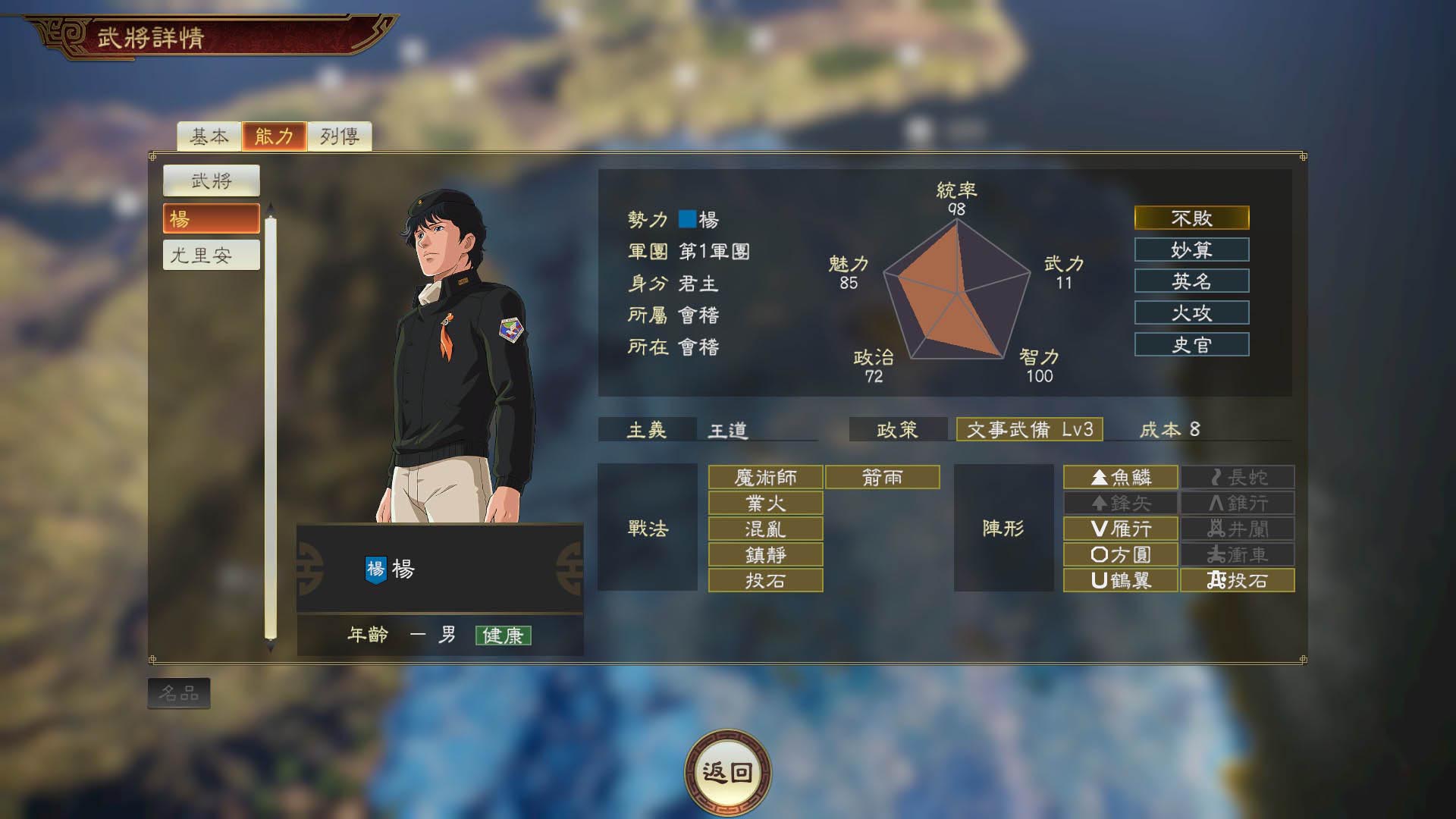Switch to the 基本 tab
Screen dimensions: 1456x819
click(209, 136)
